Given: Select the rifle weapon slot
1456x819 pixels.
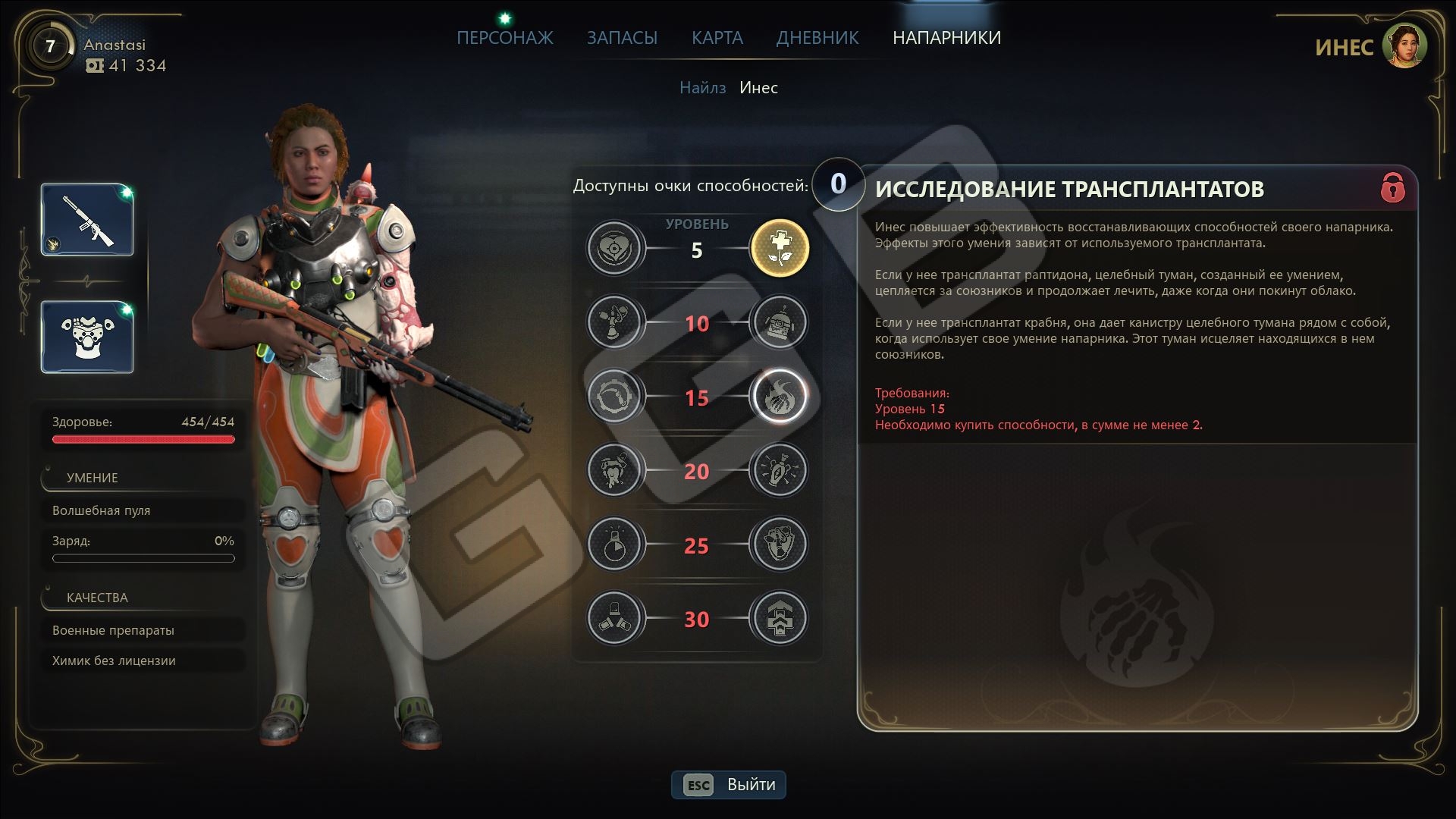Looking at the screenshot, I should click(87, 220).
